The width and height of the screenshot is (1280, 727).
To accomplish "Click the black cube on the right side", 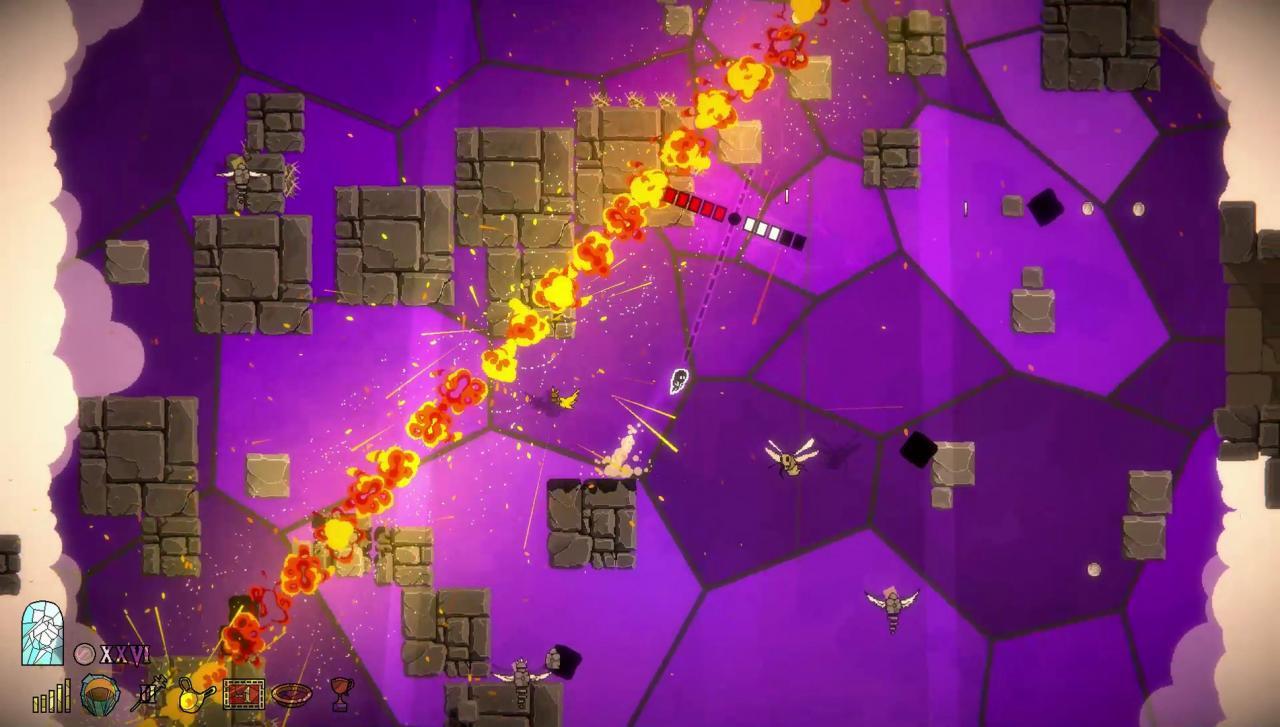I will tap(918, 450).
